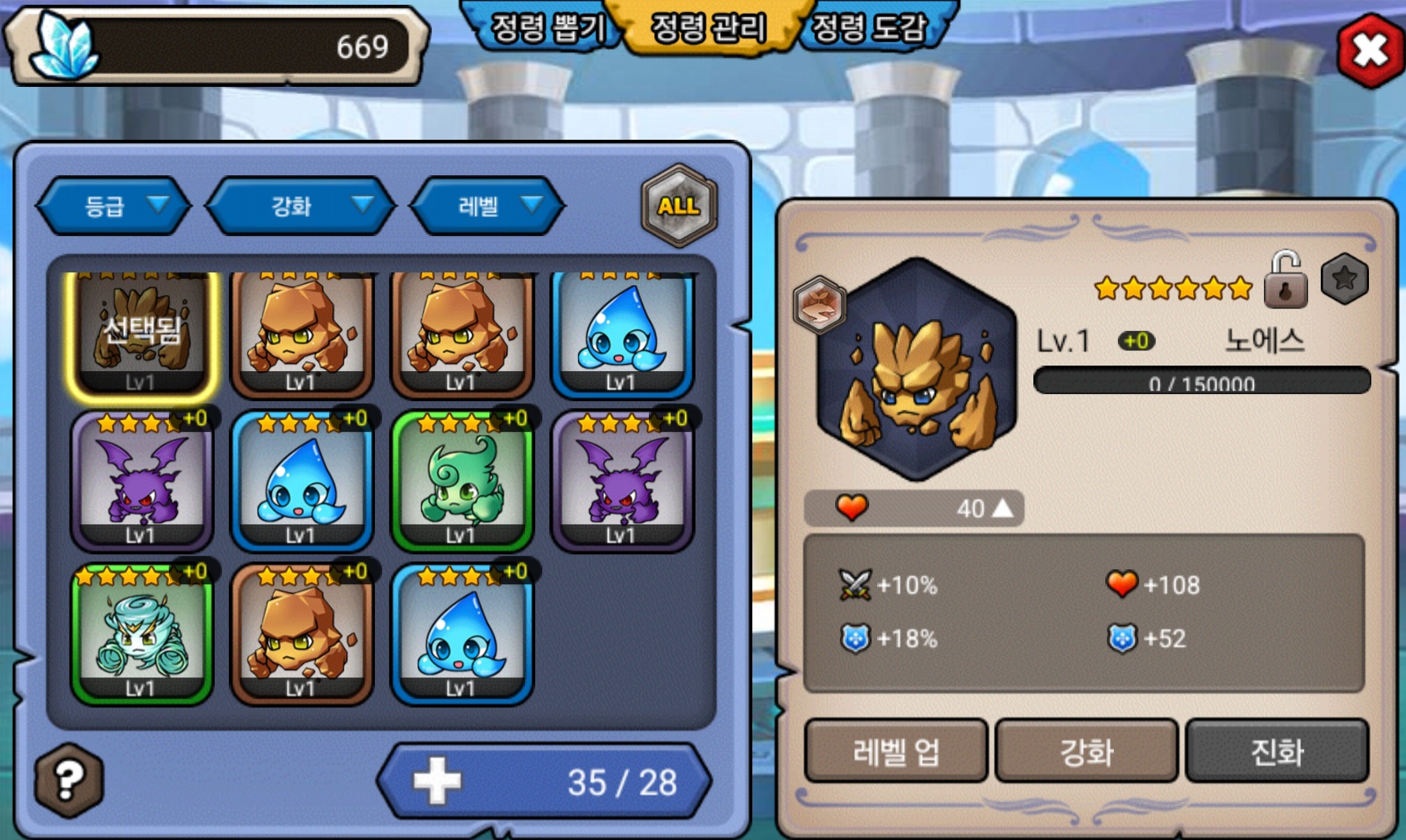Switch to the 정령 뽑기 tab
The height and width of the screenshot is (840, 1406).
click(547, 28)
